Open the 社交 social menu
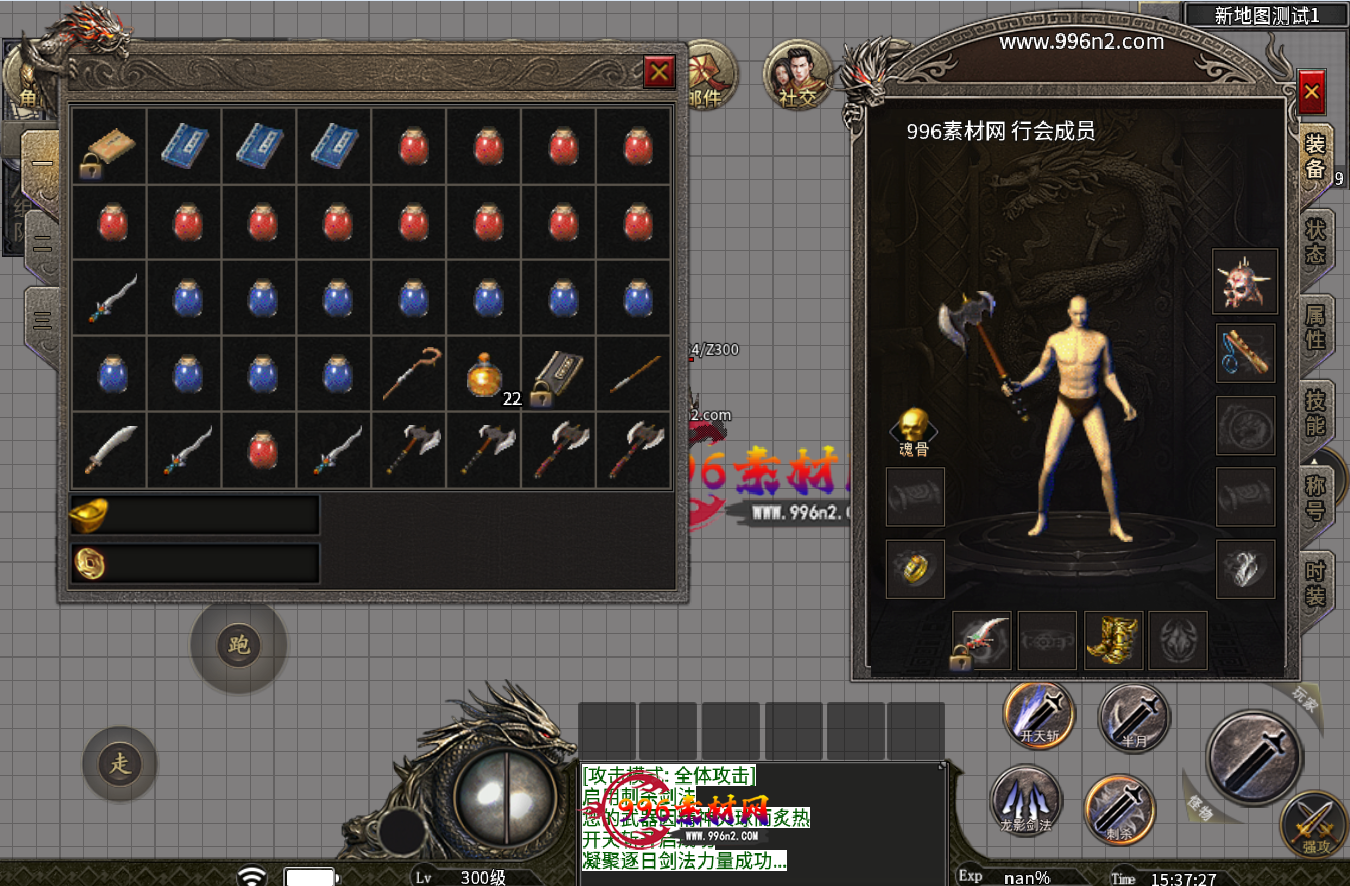Viewport: 1350px width, 886px height. [798, 76]
